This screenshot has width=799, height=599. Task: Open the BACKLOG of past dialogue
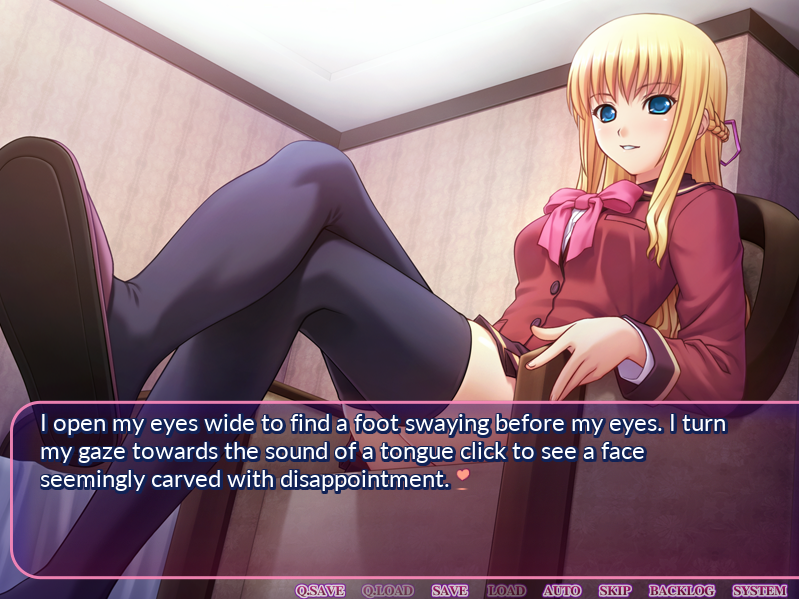682,591
